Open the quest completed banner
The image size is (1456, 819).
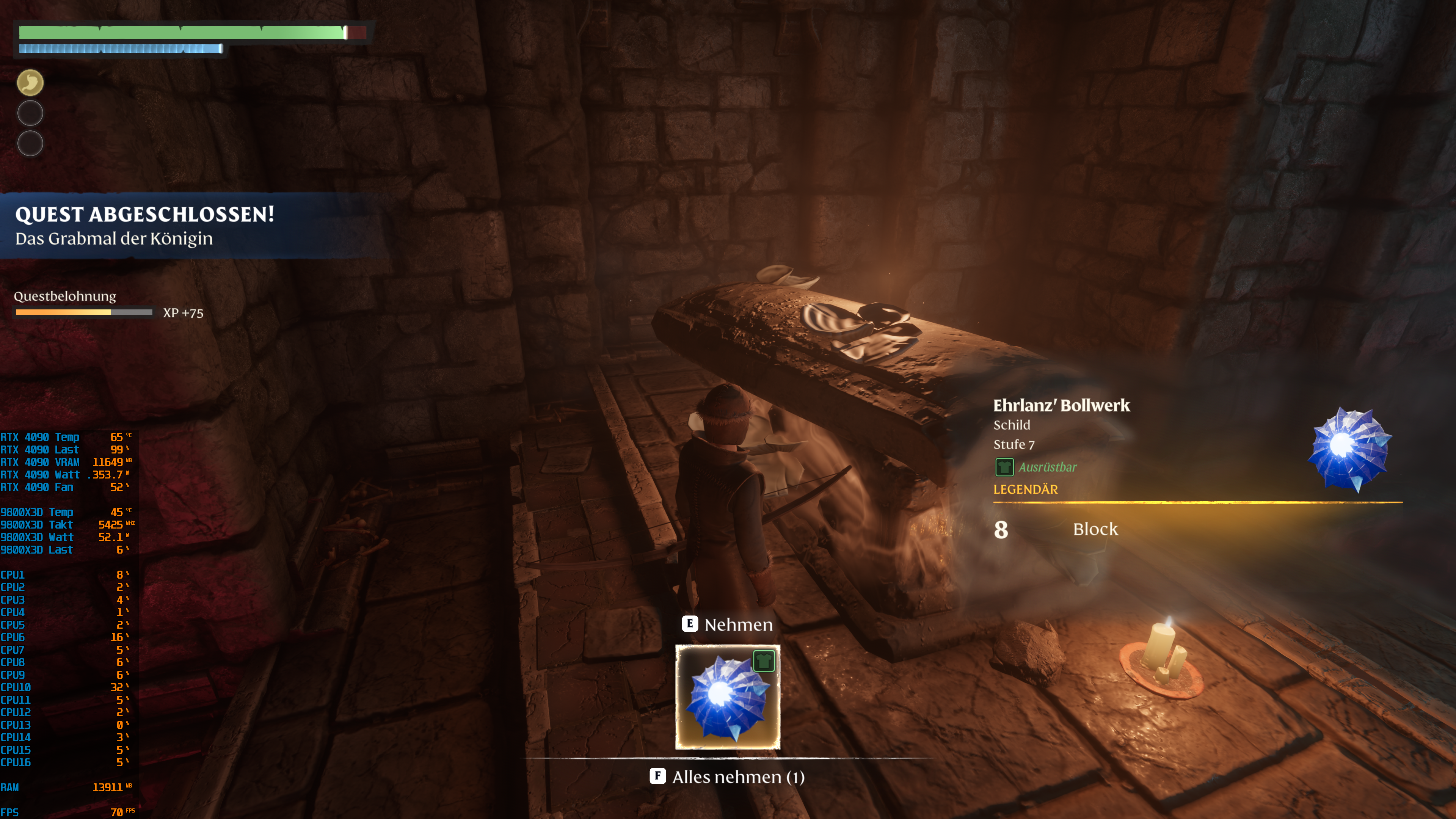[x=145, y=226]
